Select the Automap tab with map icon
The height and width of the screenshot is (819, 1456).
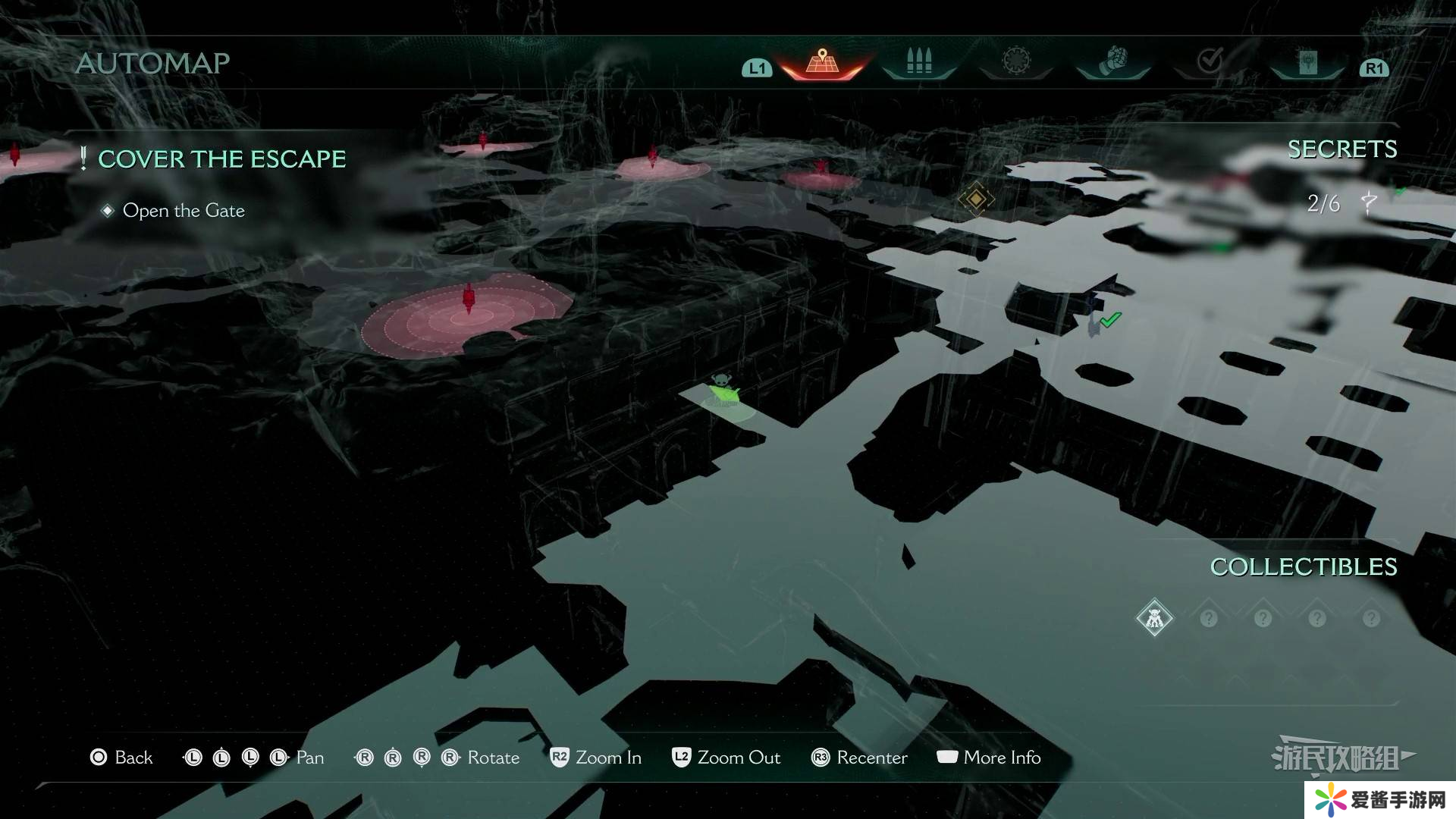pos(822,62)
